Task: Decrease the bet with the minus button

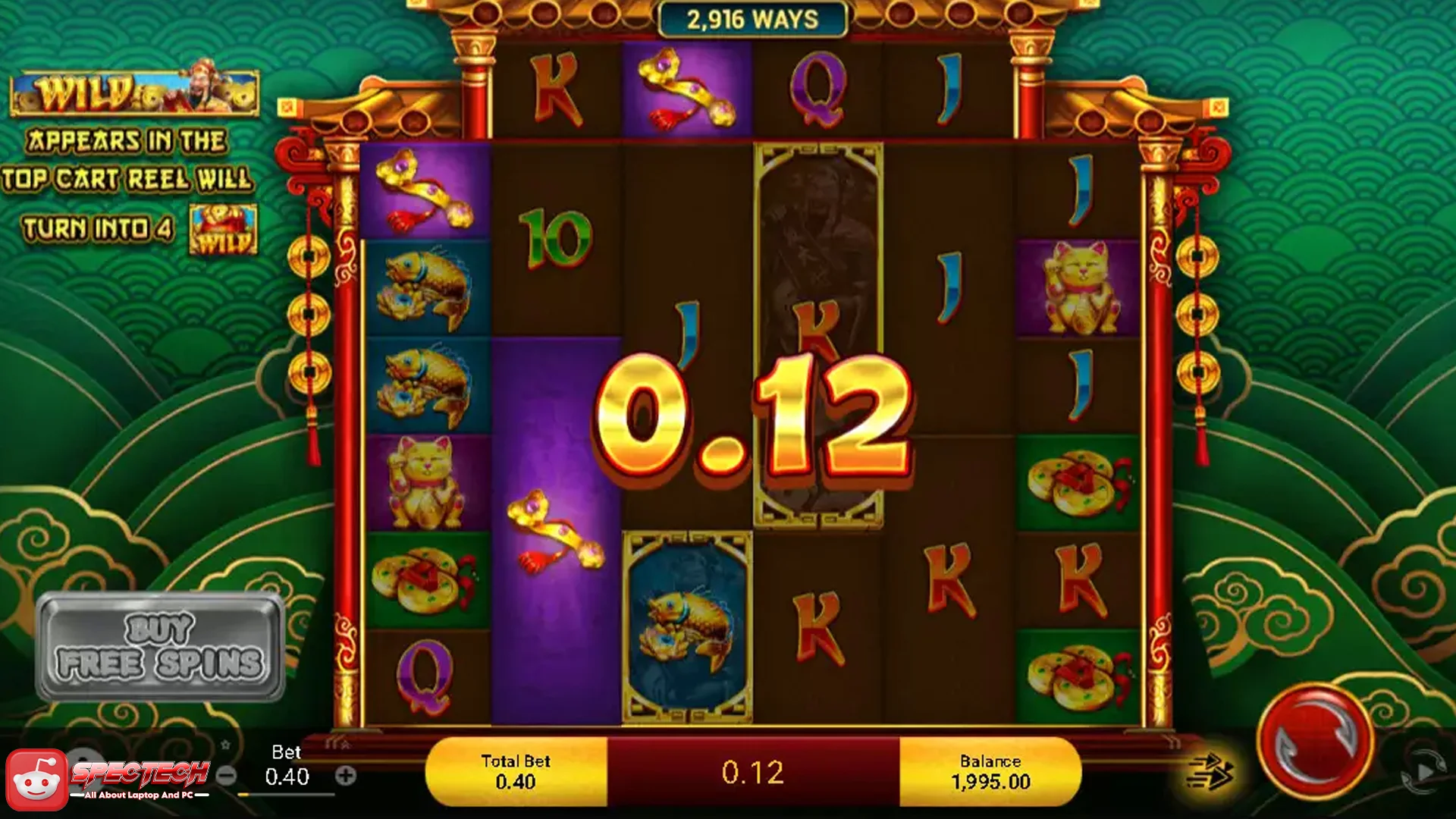Action: [x=226, y=776]
